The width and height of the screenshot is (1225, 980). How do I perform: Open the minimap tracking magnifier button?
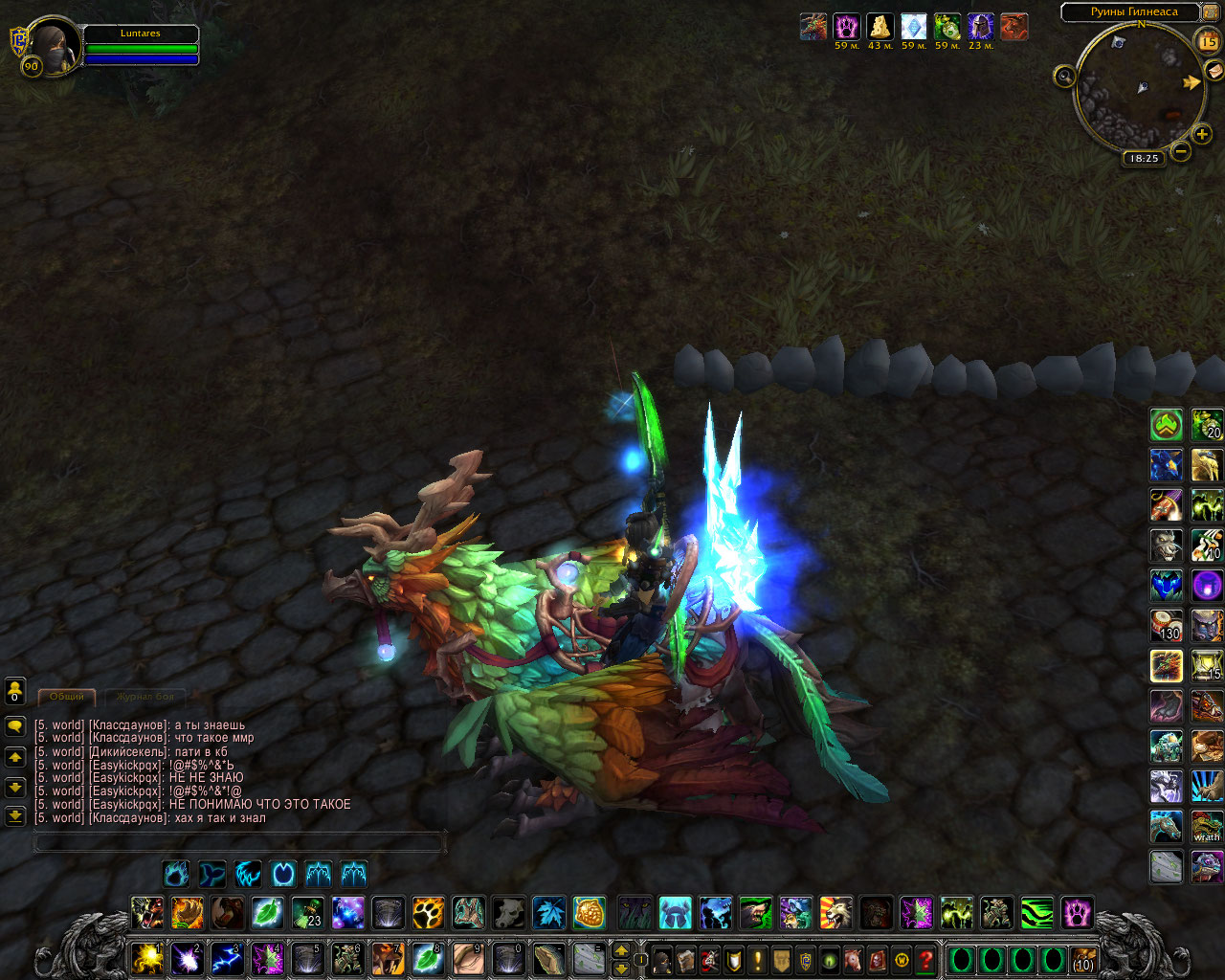pyautogui.click(x=1064, y=76)
